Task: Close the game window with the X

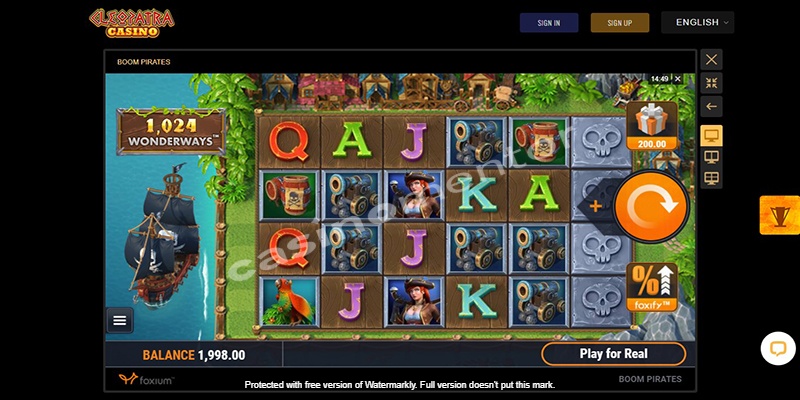Action: 711,60
